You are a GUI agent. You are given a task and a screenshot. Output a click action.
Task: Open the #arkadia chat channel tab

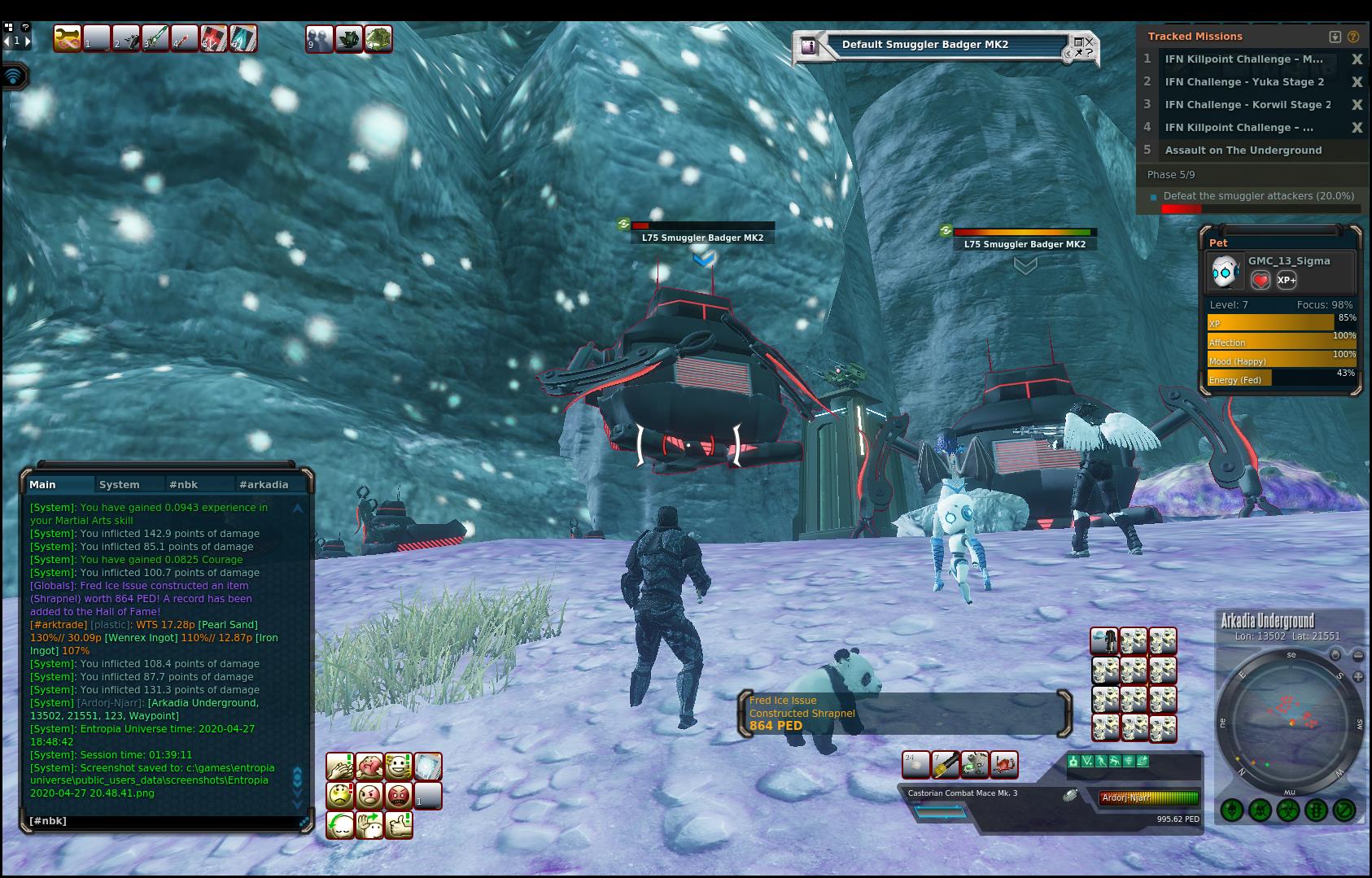[x=263, y=484]
